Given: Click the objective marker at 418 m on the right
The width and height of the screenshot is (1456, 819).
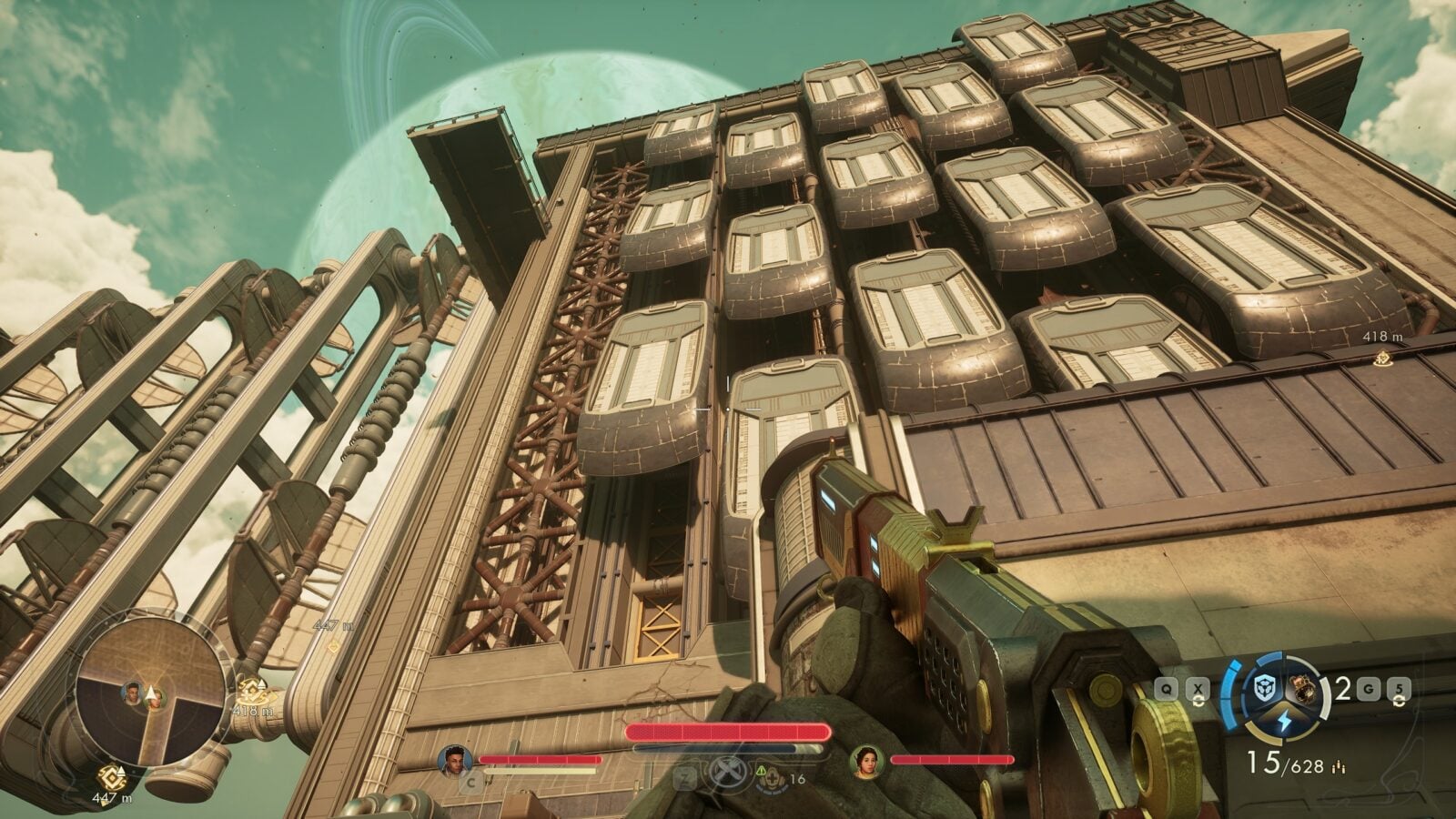Looking at the screenshot, I should [1382, 359].
